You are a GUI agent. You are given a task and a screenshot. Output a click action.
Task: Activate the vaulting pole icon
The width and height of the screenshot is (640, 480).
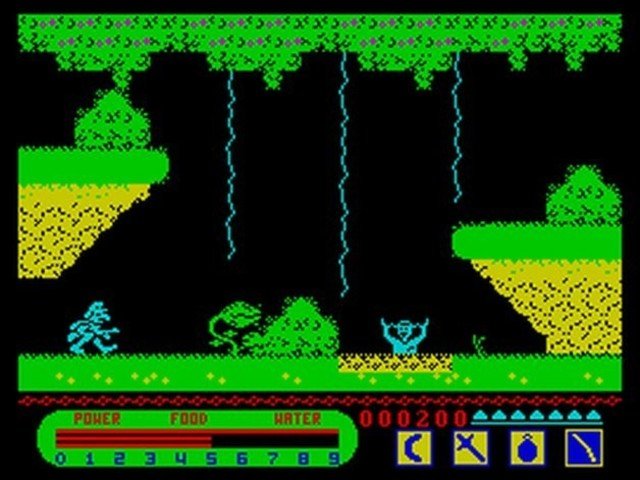coord(583,446)
